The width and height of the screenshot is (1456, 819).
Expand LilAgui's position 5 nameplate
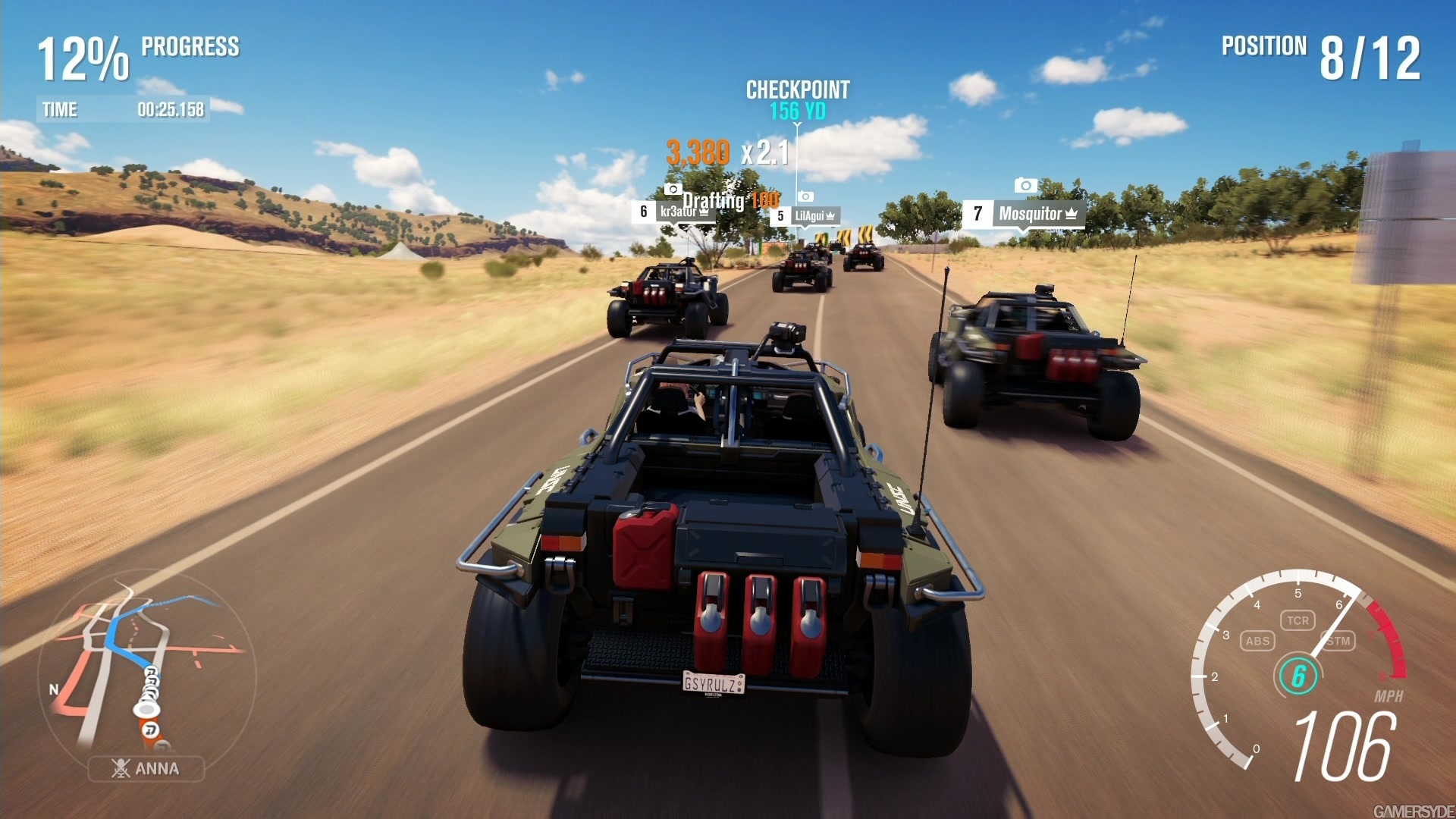[806, 216]
